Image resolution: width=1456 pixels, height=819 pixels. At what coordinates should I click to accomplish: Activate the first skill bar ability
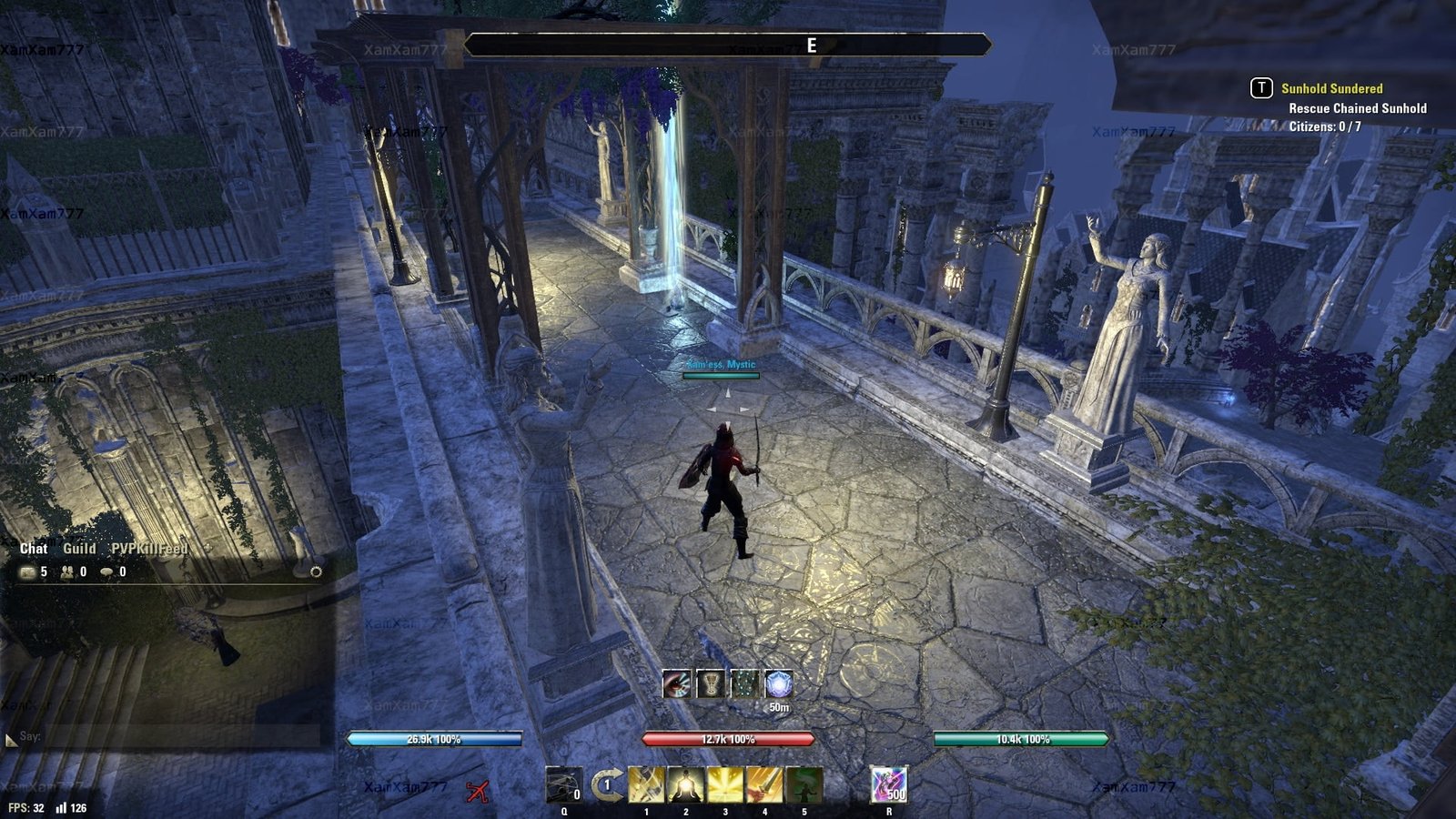pyautogui.click(x=646, y=784)
